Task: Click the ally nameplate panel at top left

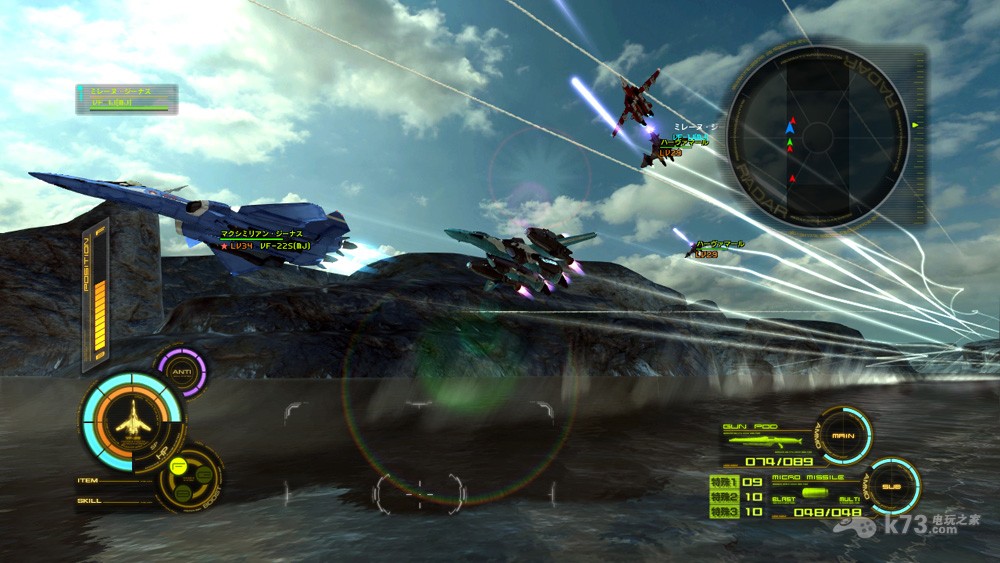Action: tap(126, 98)
